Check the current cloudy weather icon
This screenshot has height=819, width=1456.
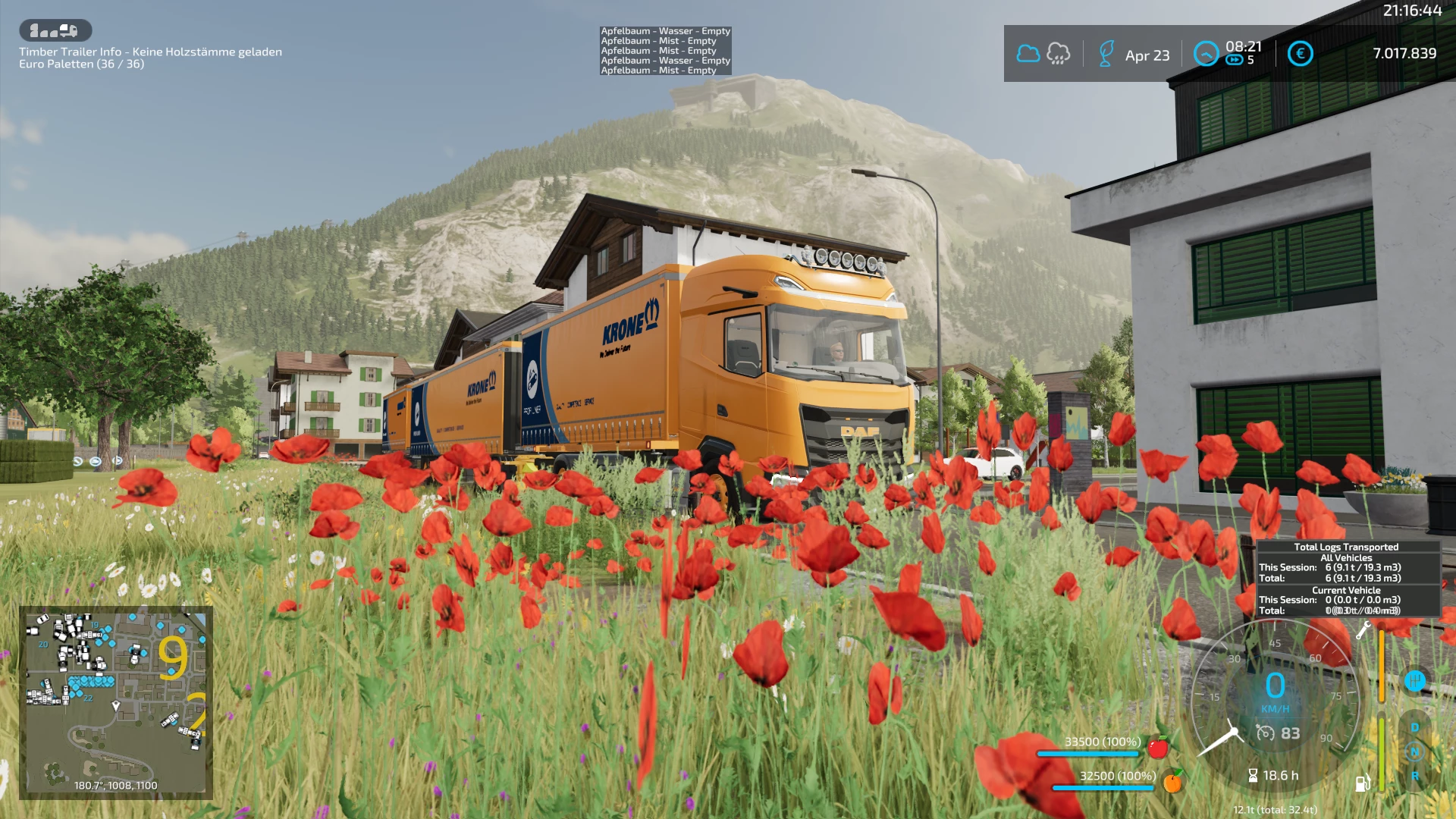[1028, 54]
